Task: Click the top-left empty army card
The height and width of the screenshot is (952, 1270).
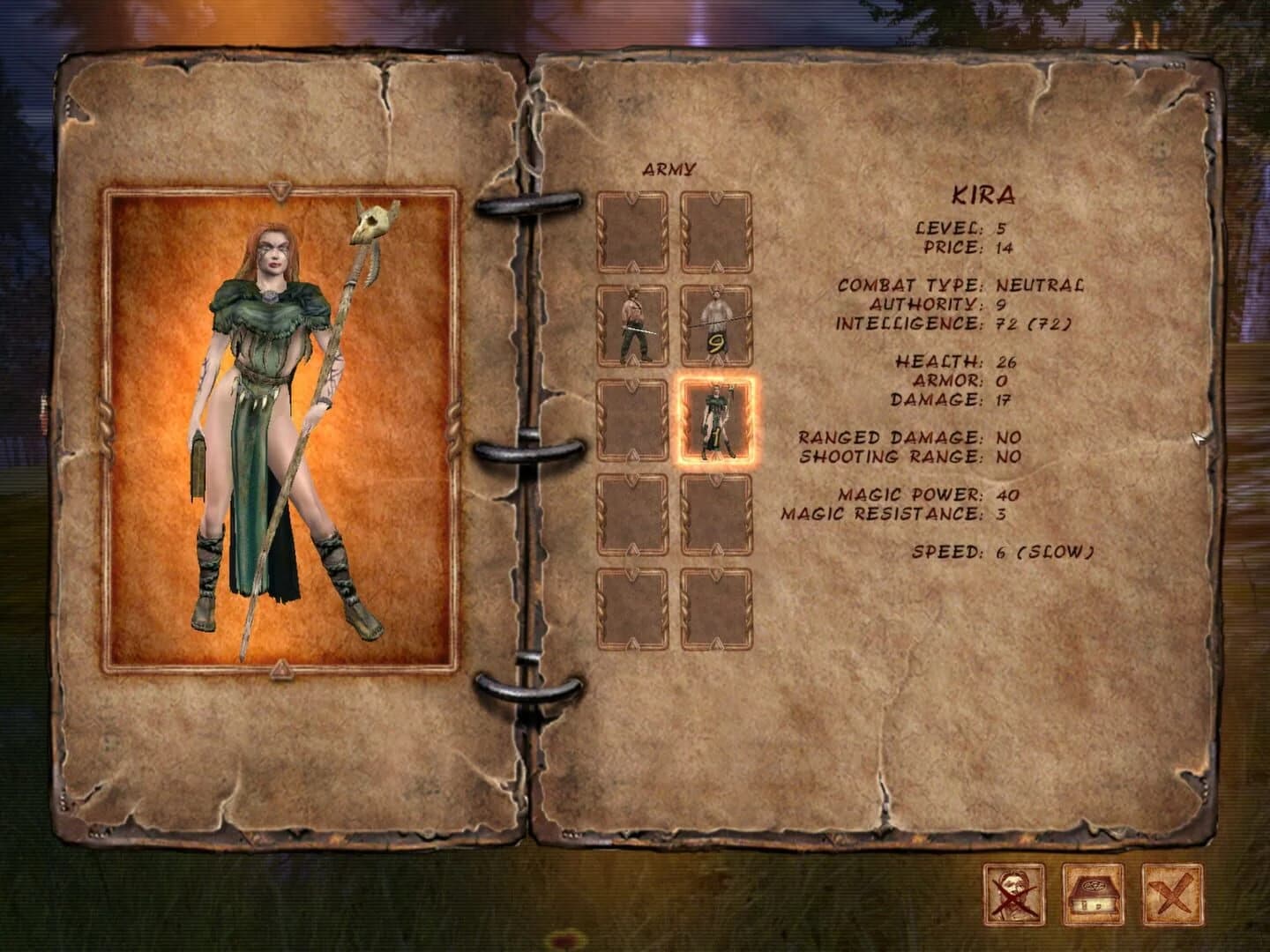Action: click(x=633, y=231)
